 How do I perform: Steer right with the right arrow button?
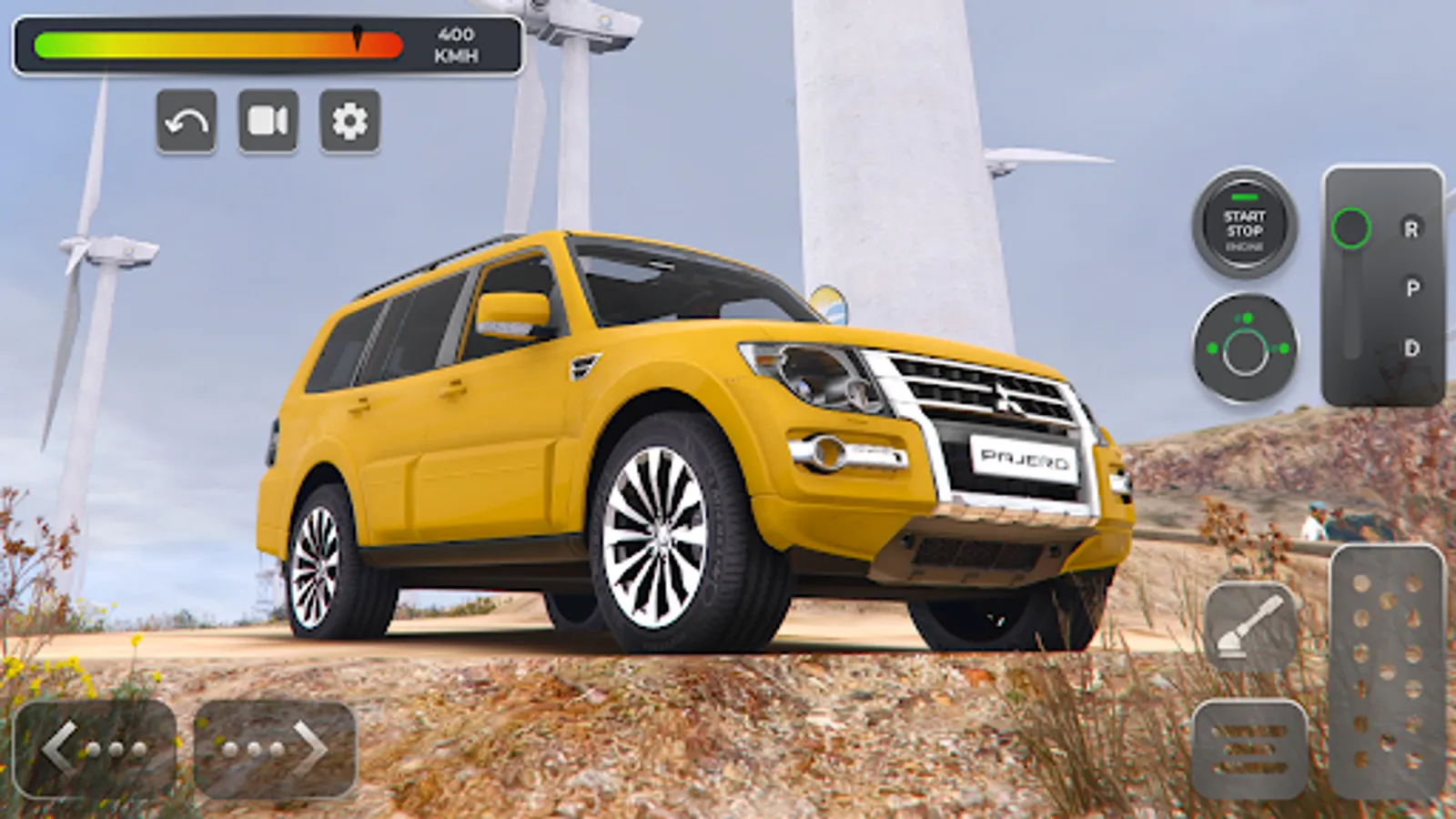click(x=275, y=749)
